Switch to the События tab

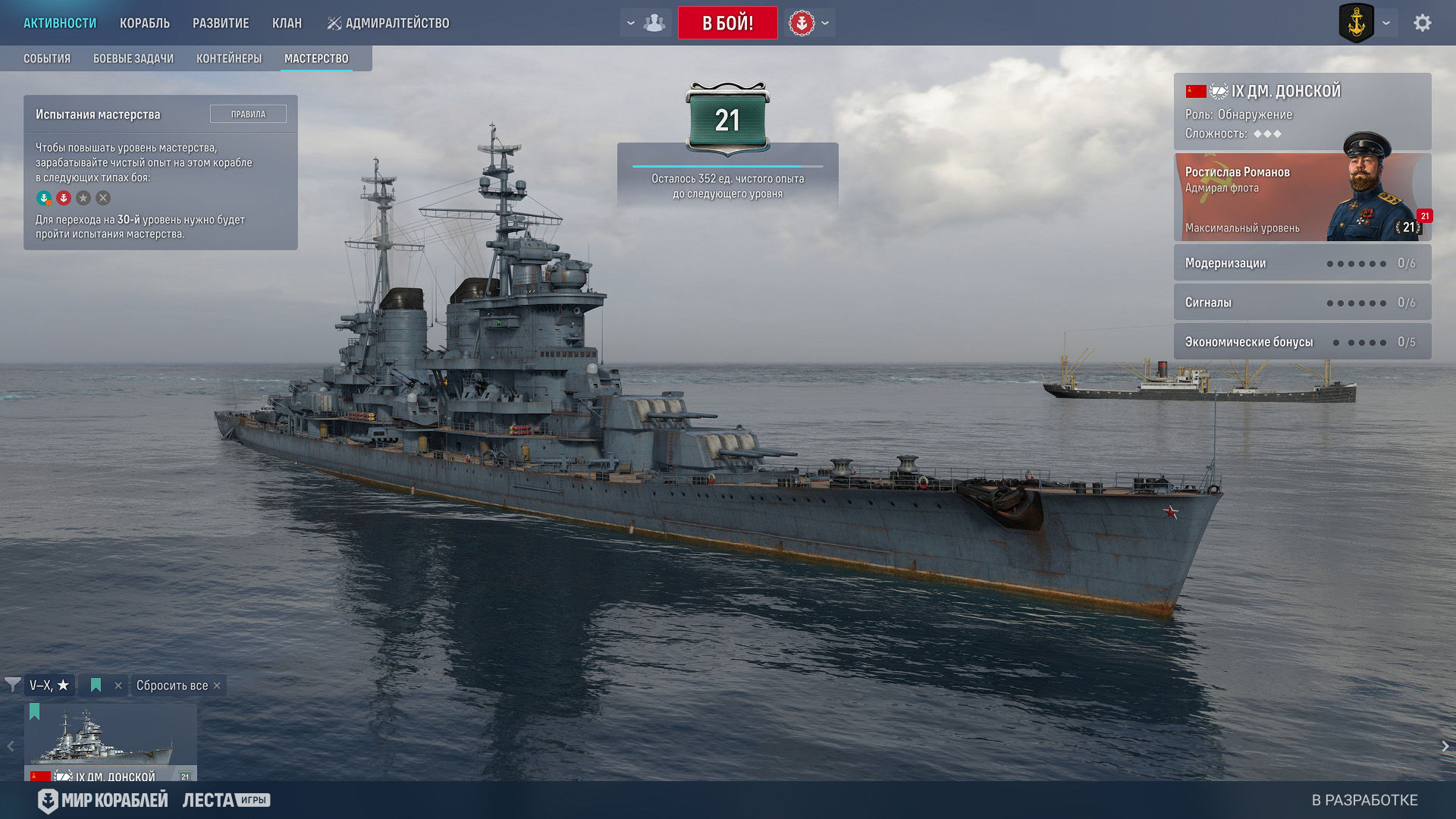(47, 58)
